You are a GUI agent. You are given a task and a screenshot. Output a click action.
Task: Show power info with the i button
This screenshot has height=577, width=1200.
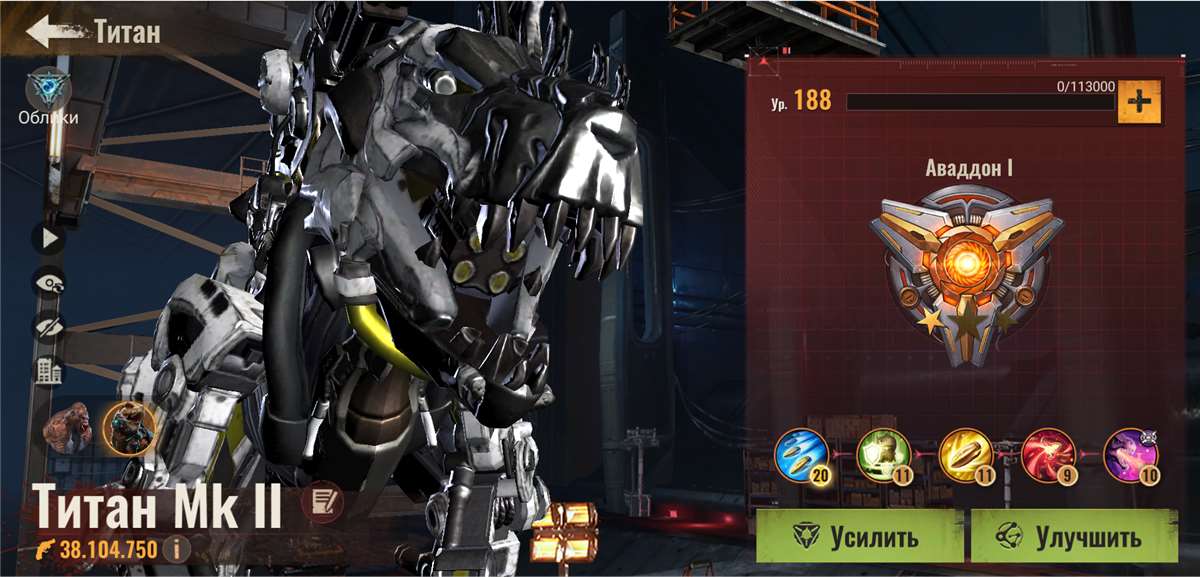tap(177, 548)
